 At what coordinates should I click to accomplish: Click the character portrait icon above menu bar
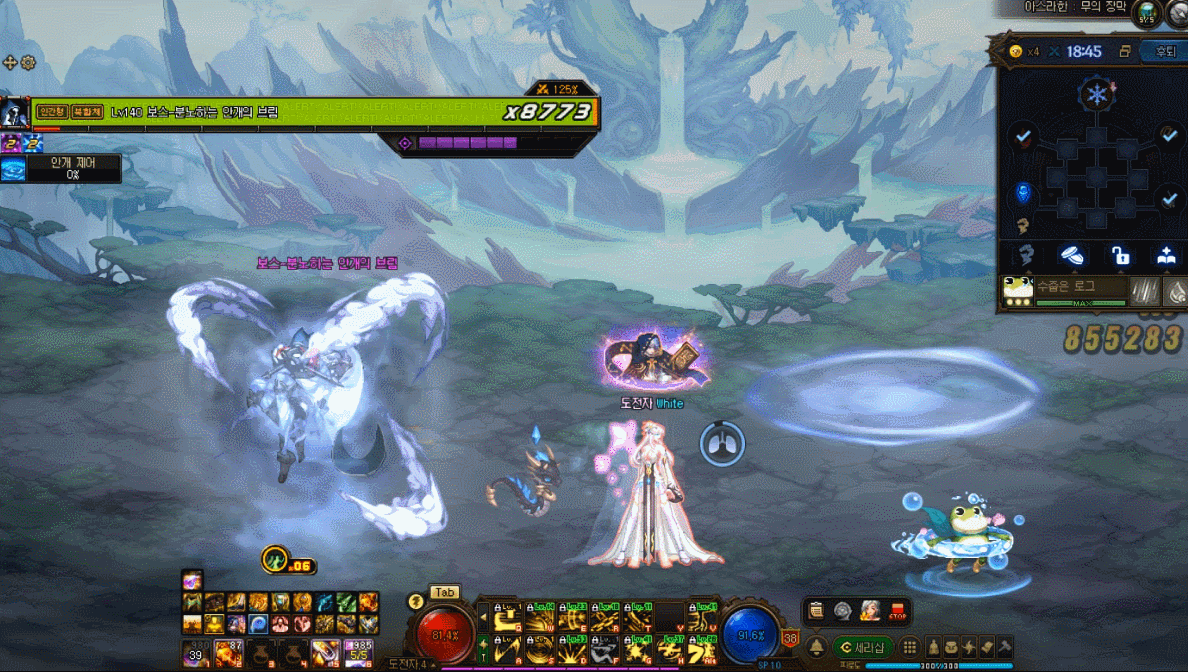pyautogui.click(x=870, y=610)
